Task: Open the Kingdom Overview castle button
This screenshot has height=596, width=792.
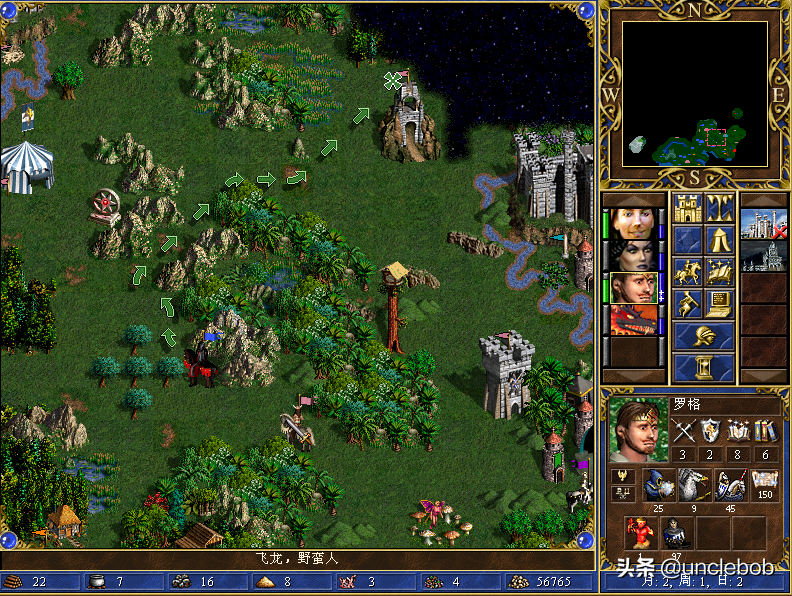Action: tap(688, 209)
